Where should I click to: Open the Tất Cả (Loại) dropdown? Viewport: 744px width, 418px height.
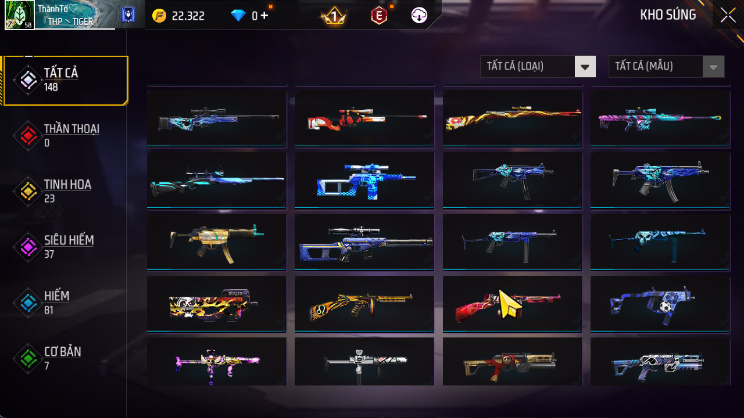[538, 66]
